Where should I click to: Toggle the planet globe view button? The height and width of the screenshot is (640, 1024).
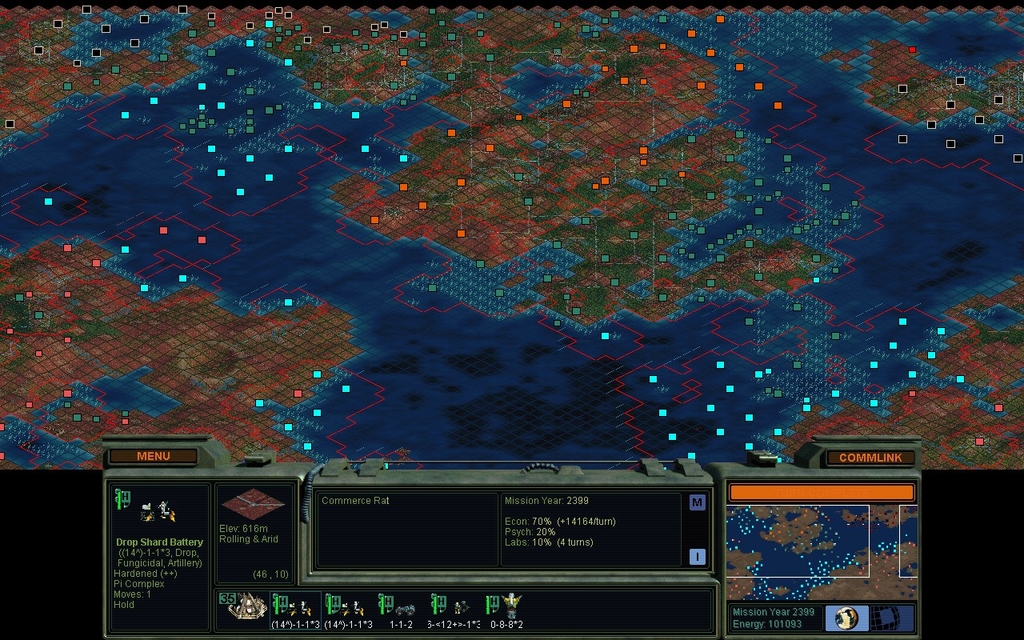pyautogui.click(x=846, y=618)
